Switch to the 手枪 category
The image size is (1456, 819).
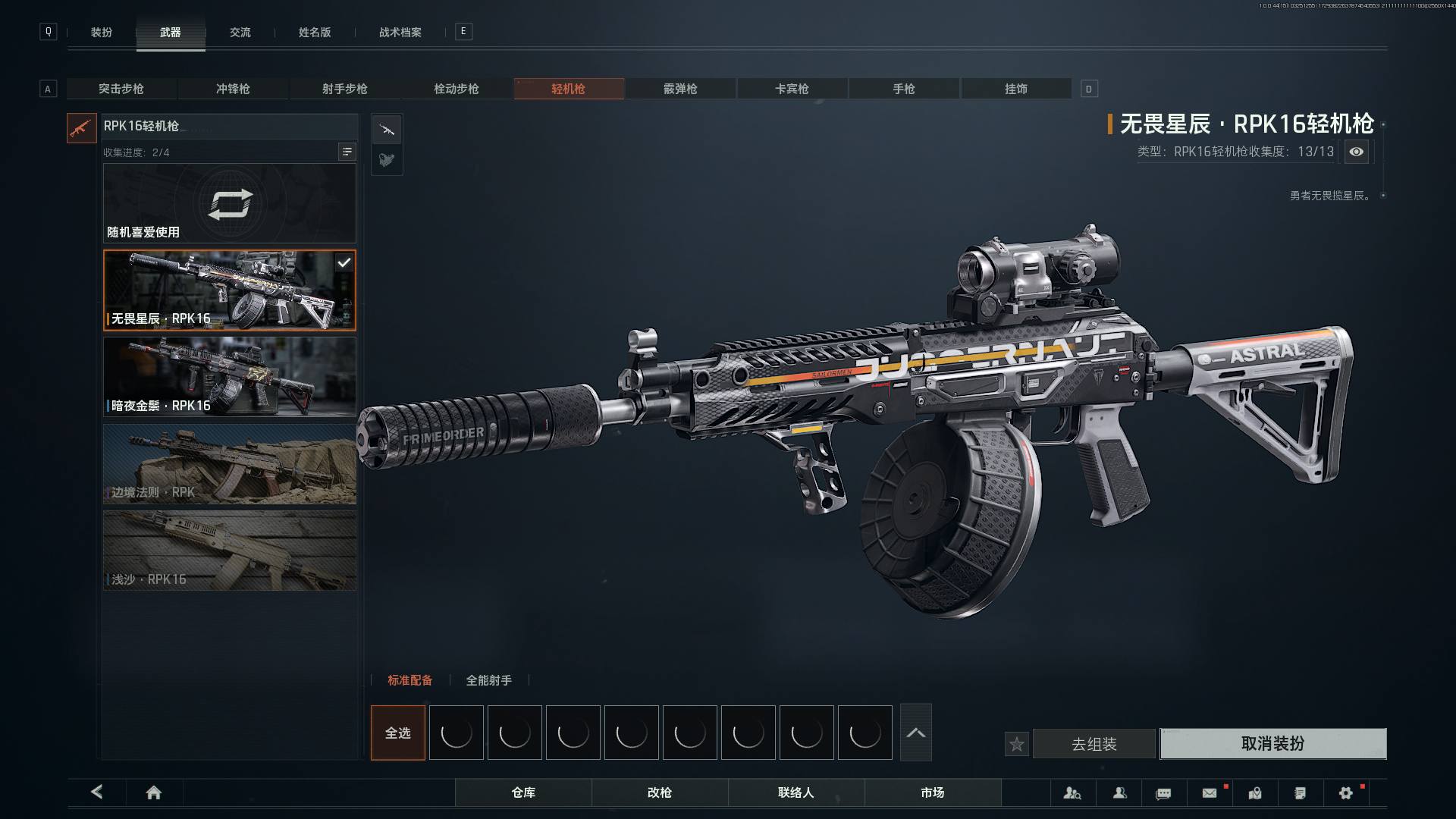point(904,89)
